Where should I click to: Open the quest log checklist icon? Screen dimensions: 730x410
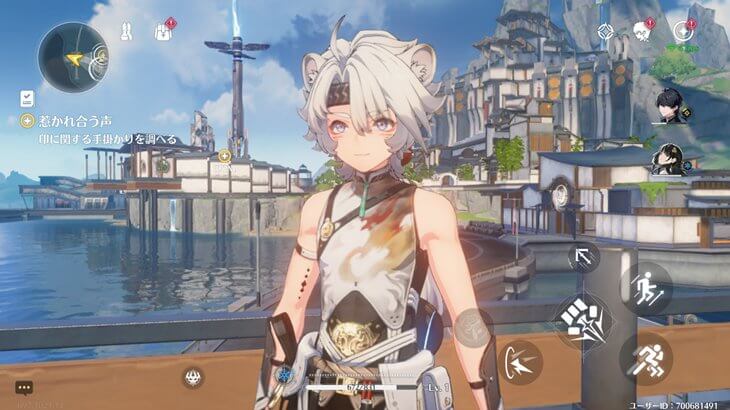(27, 98)
